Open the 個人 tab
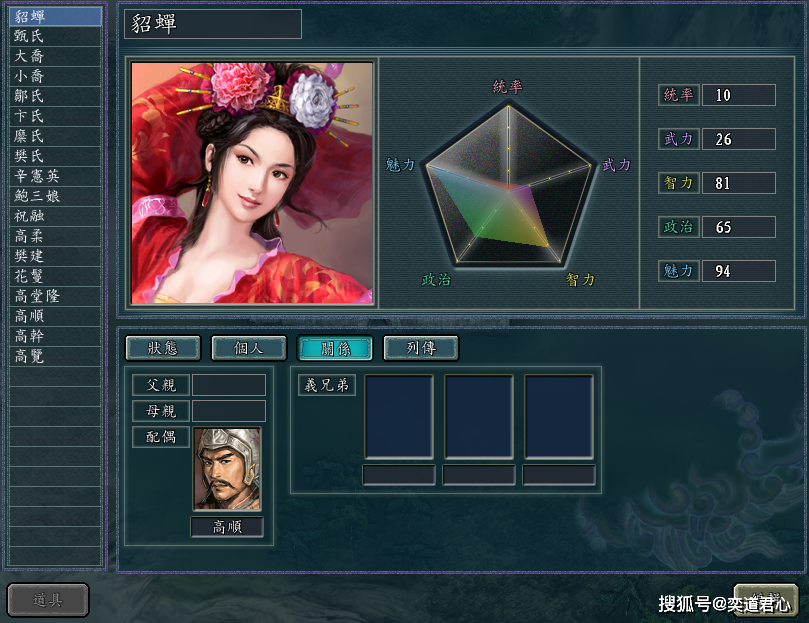 [248, 348]
